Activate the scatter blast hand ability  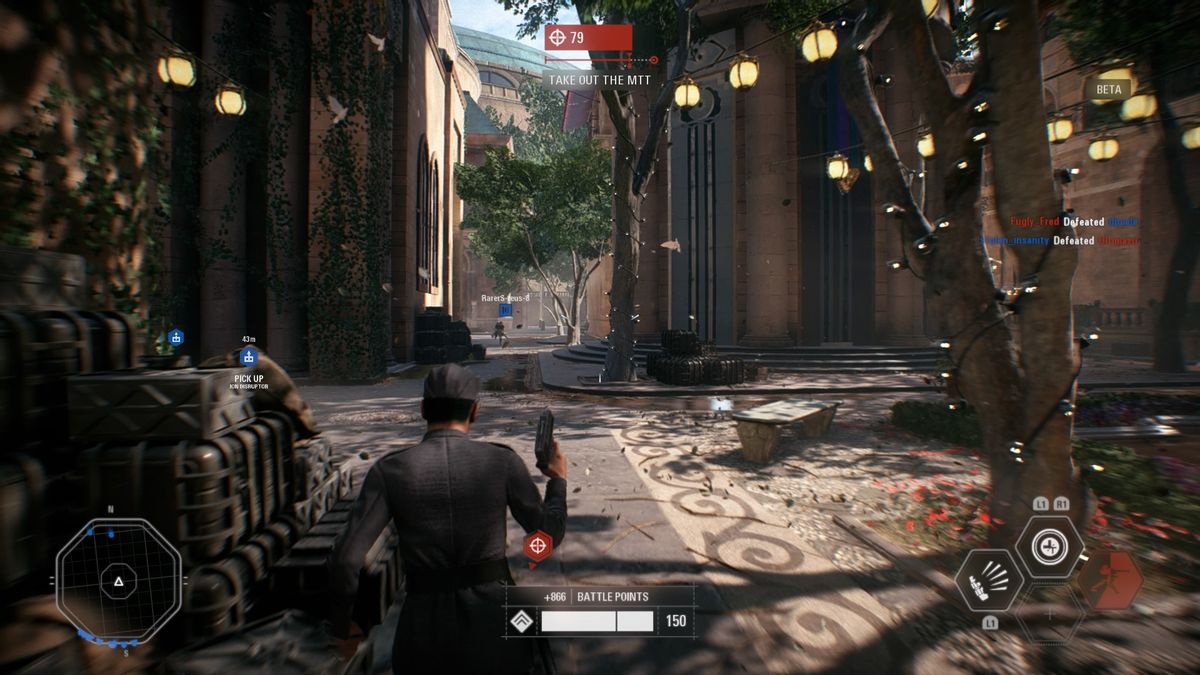point(988,581)
